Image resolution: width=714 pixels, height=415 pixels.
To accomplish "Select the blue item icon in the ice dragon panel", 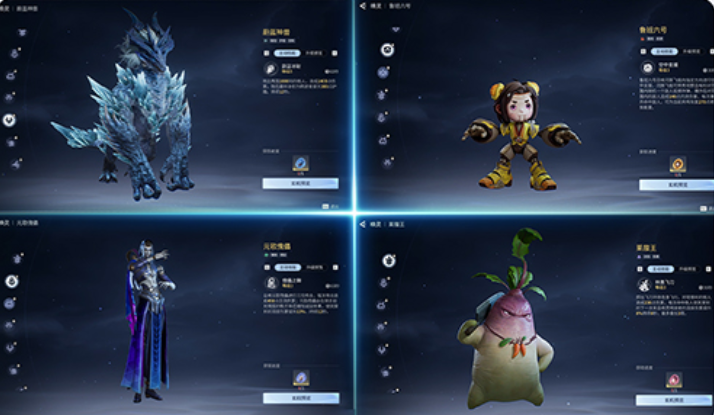I will coord(300,163).
